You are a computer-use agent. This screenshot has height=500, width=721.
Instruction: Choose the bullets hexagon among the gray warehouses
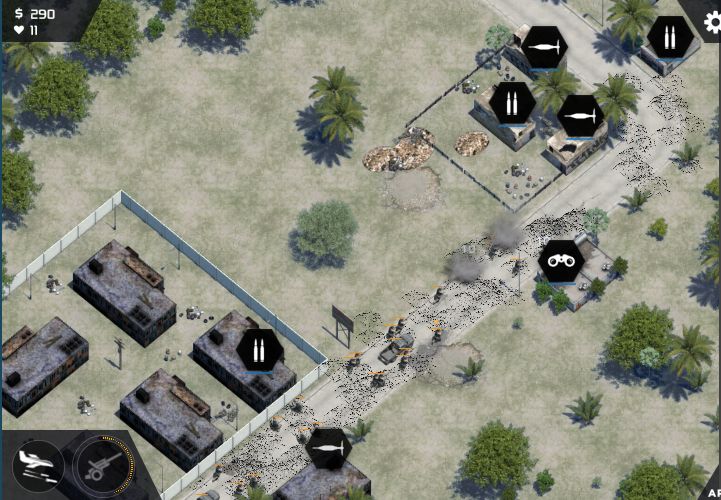(259, 351)
